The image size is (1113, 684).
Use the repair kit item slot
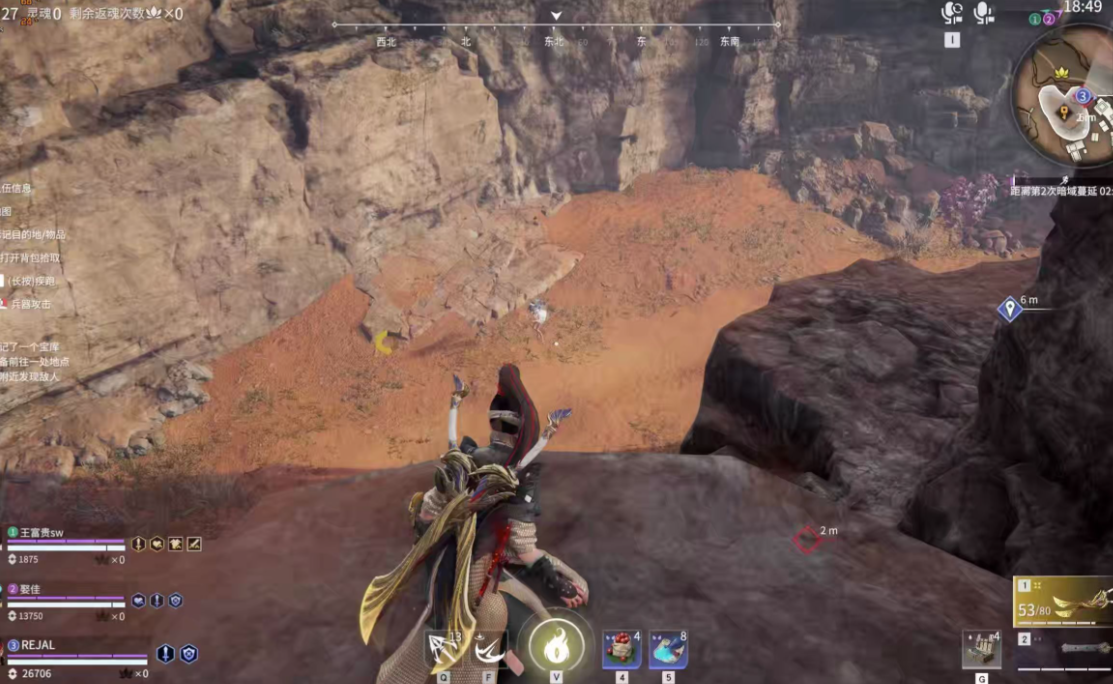(981, 649)
